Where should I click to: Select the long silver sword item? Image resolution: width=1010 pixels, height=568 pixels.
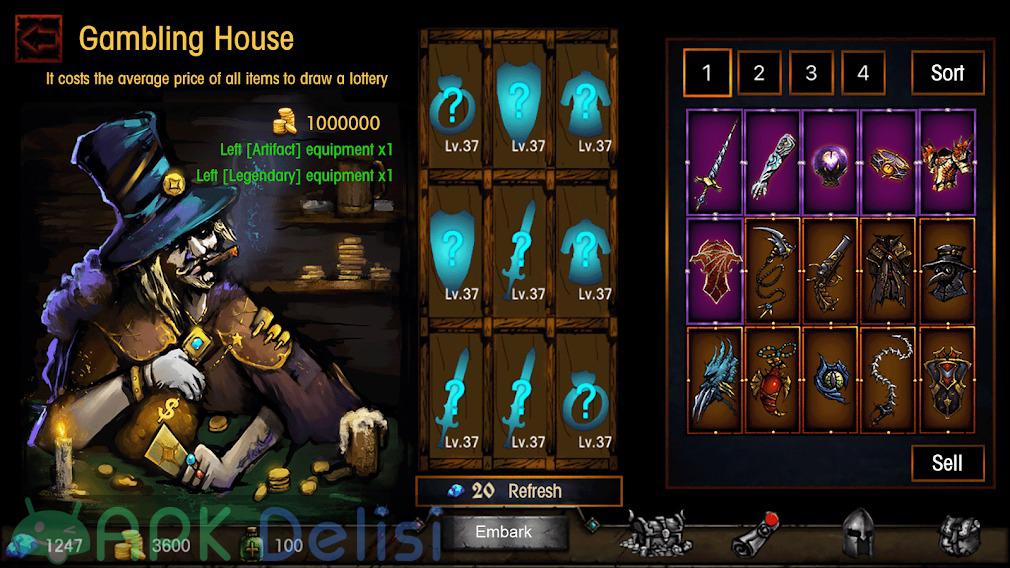coord(715,162)
